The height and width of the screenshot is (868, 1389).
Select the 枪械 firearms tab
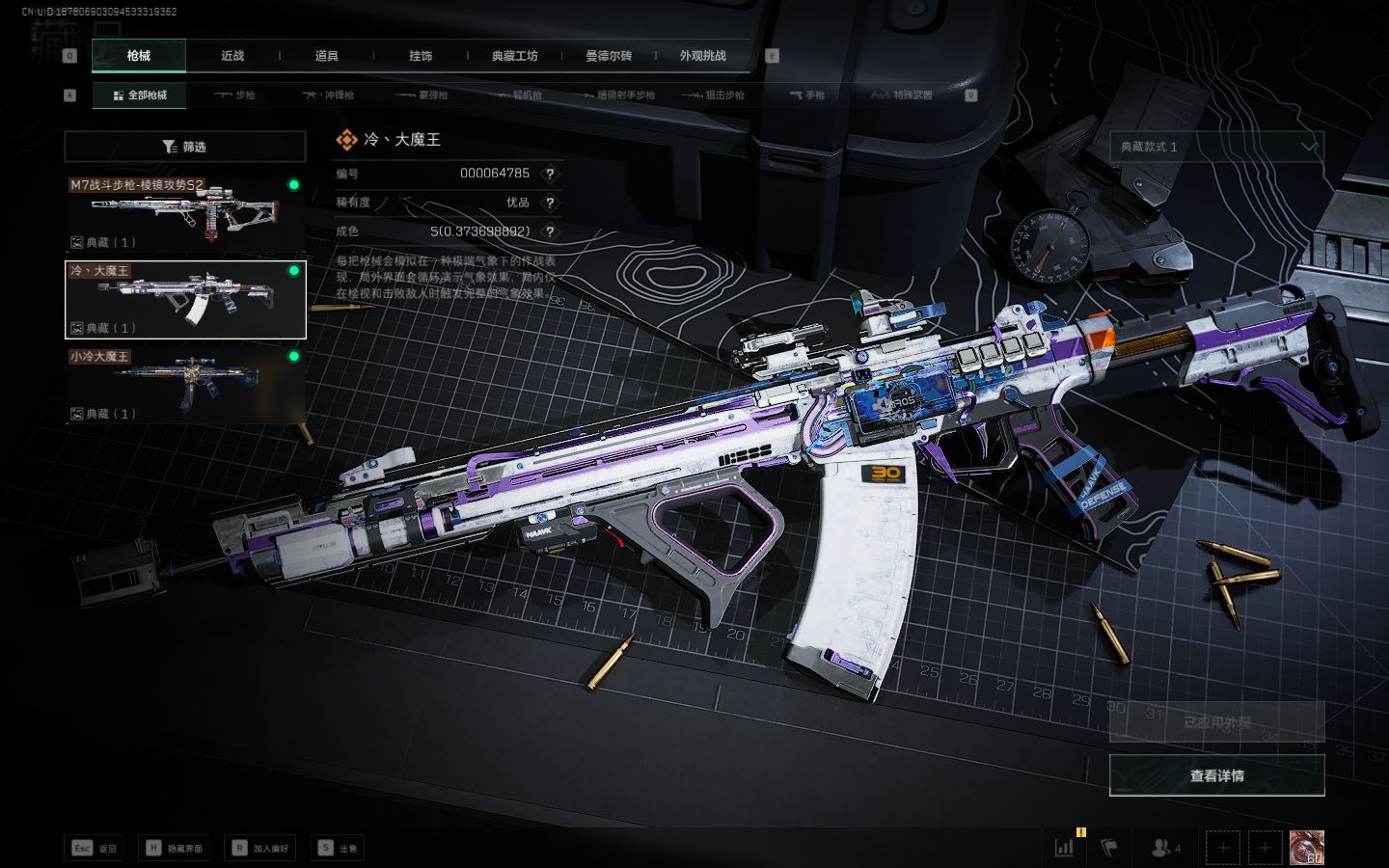(x=139, y=56)
